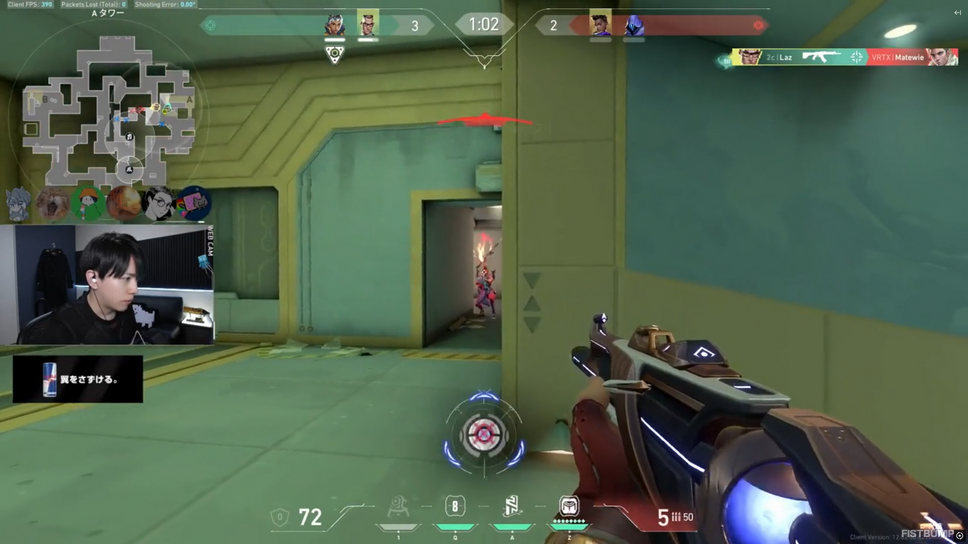Click the white-haired agent portrait on the left team
The width and height of the screenshot is (968, 544).
(x=335, y=25)
